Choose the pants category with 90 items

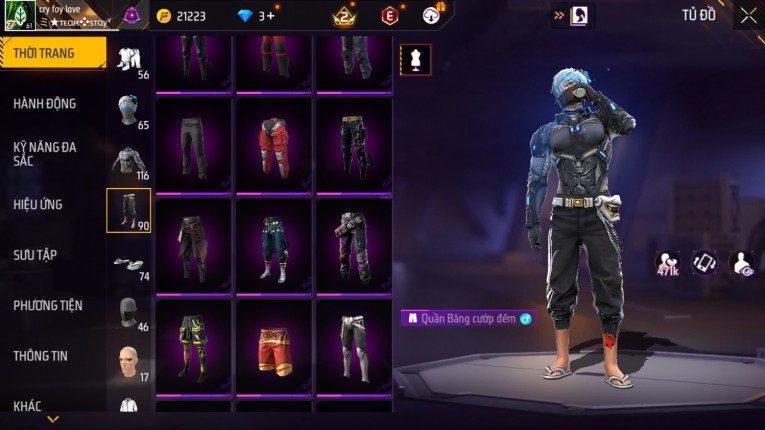(129, 210)
